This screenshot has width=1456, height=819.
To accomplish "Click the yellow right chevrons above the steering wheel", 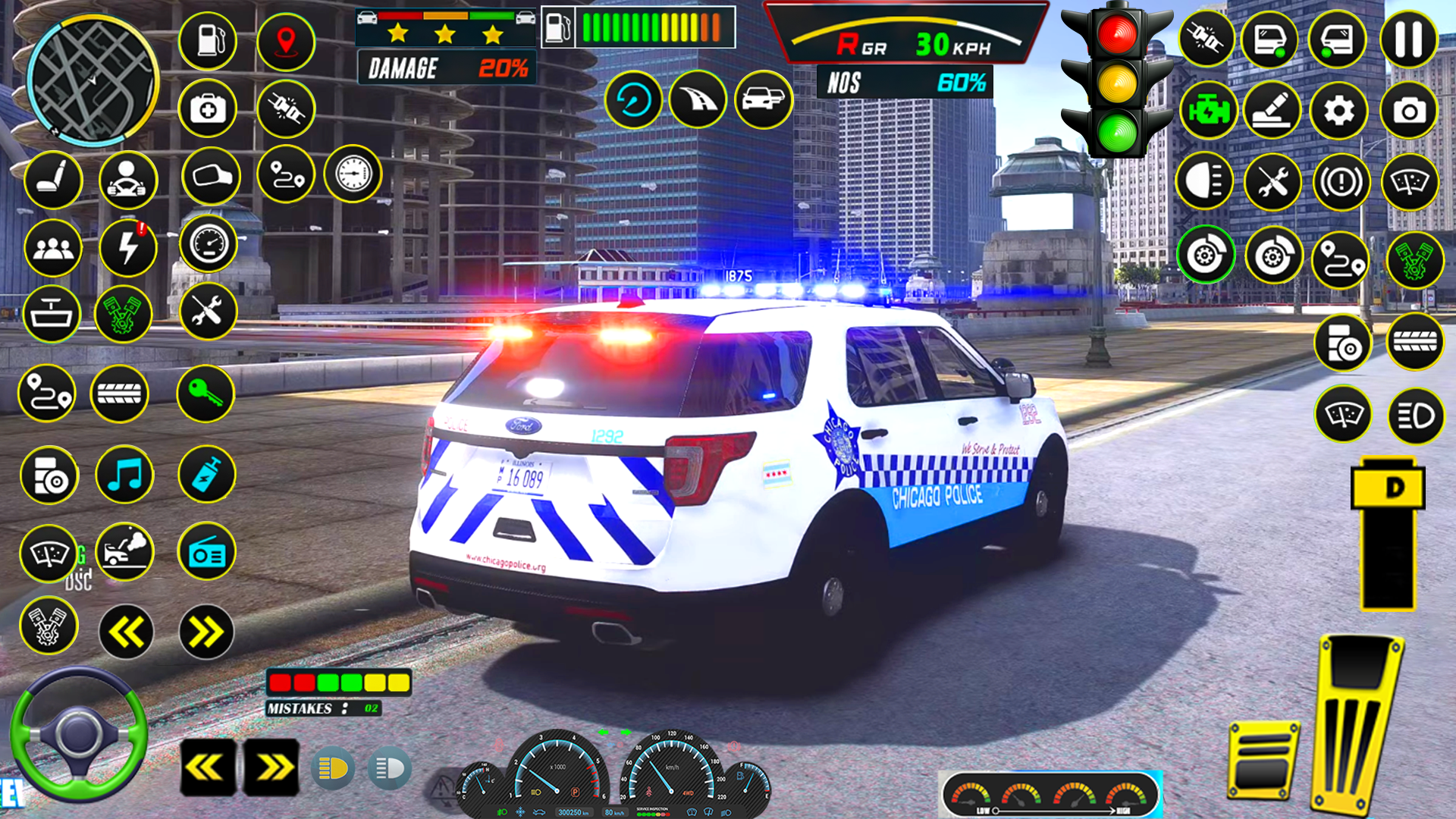I will (x=273, y=768).
